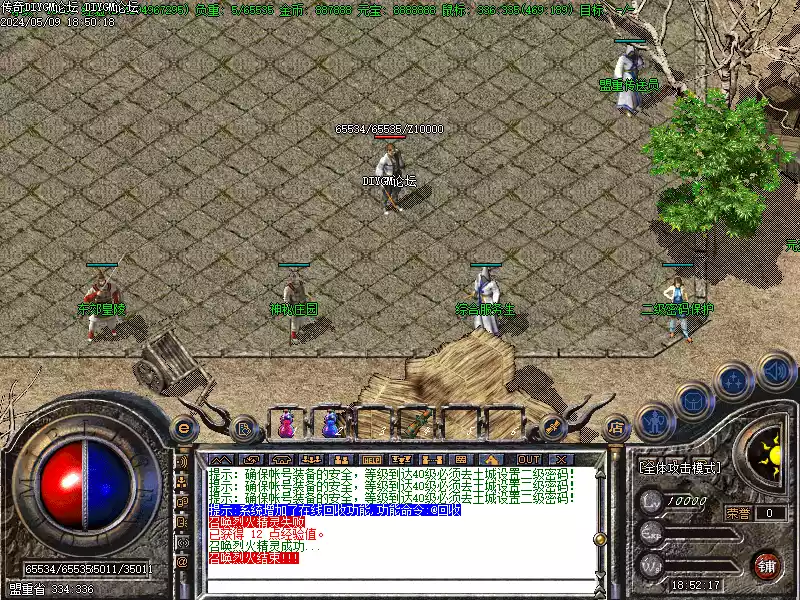
Task: Click the X button on chat toolbar
Action: [560, 459]
